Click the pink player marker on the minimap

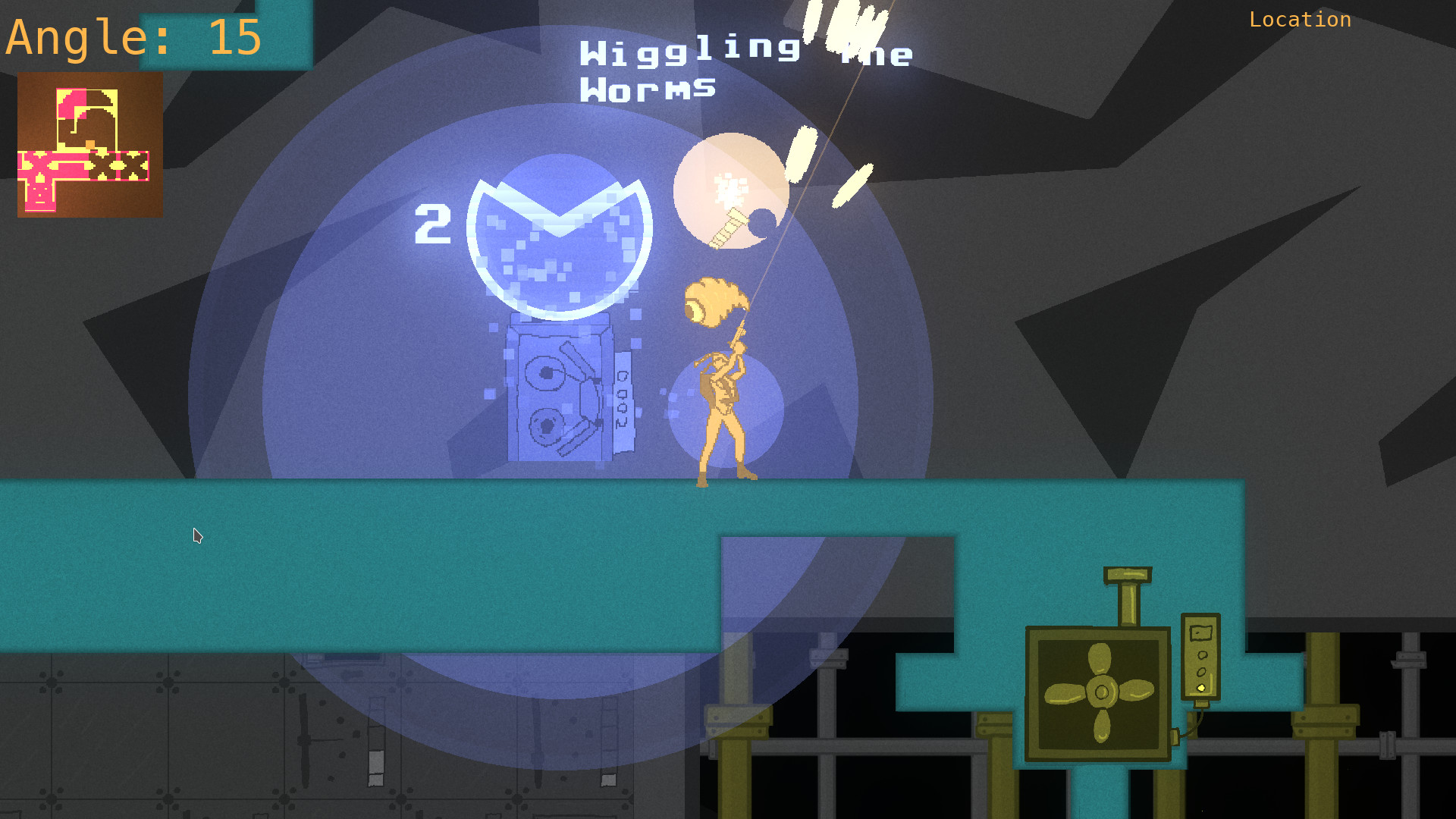click(x=89, y=145)
